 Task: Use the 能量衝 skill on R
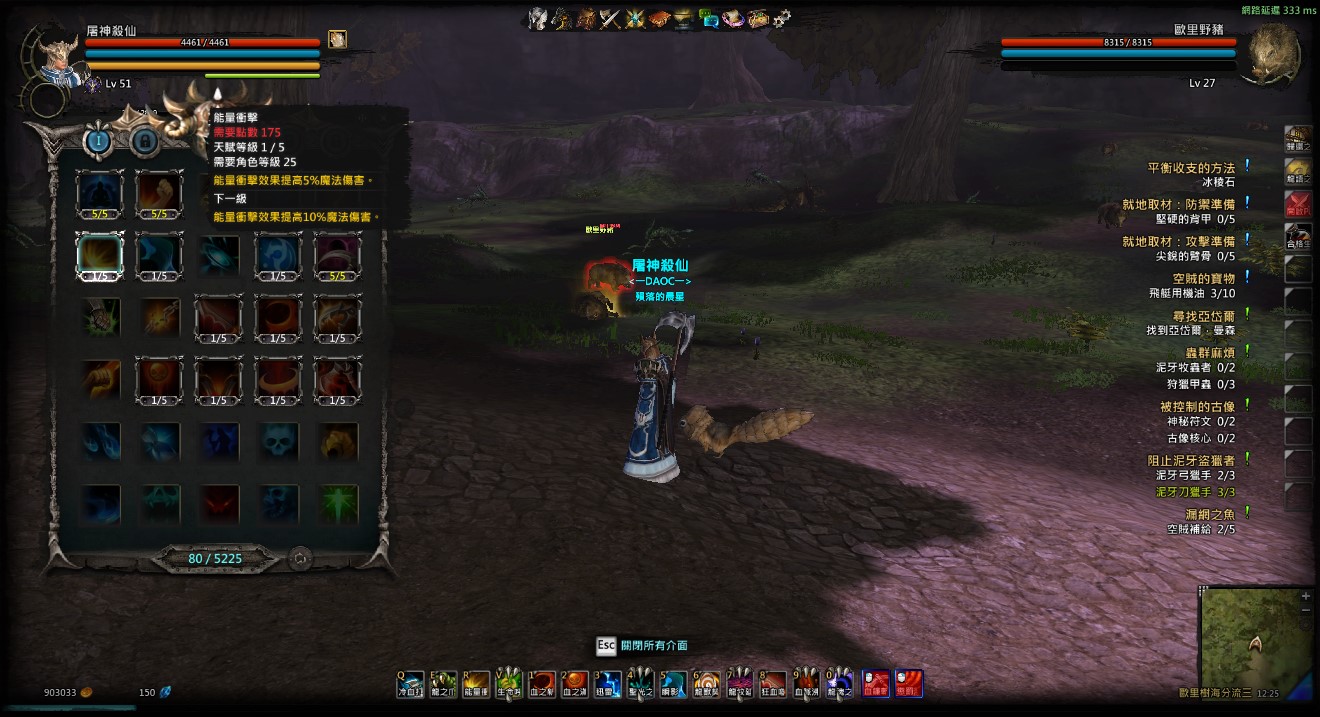477,684
